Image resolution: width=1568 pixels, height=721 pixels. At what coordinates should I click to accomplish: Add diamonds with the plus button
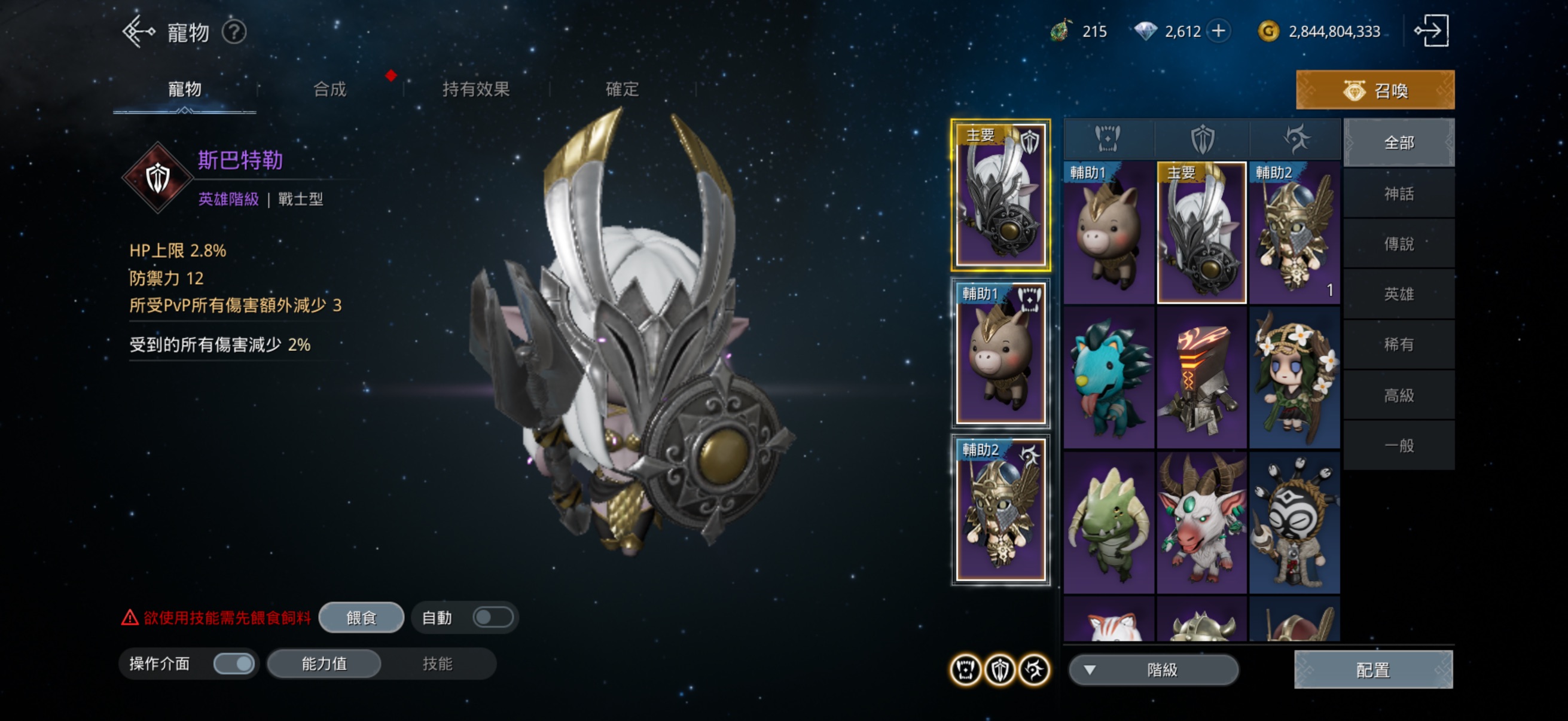[x=1219, y=31]
